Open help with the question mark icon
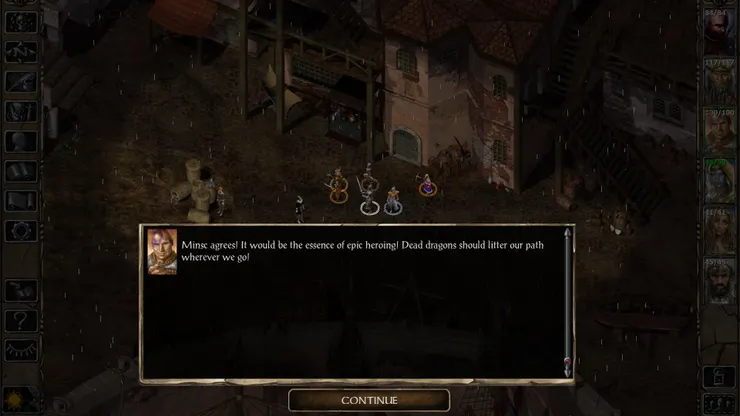The height and width of the screenshot is (416, 740). tap(21, 320)
